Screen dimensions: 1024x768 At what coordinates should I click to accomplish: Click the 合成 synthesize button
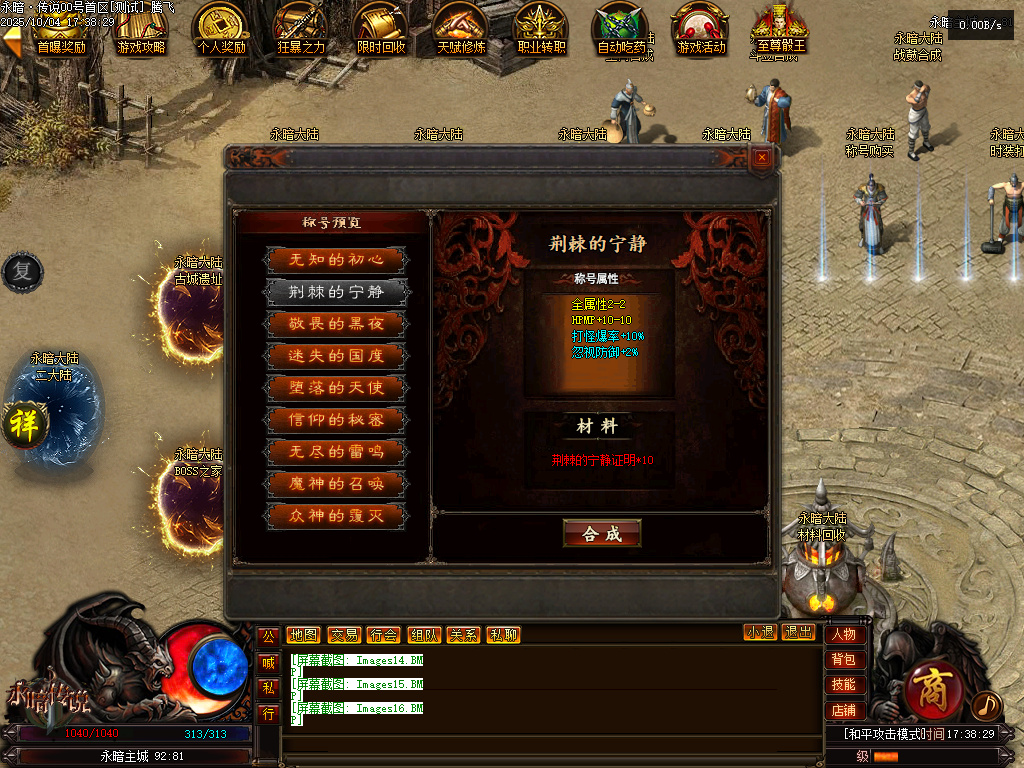[x=602, y=534]
